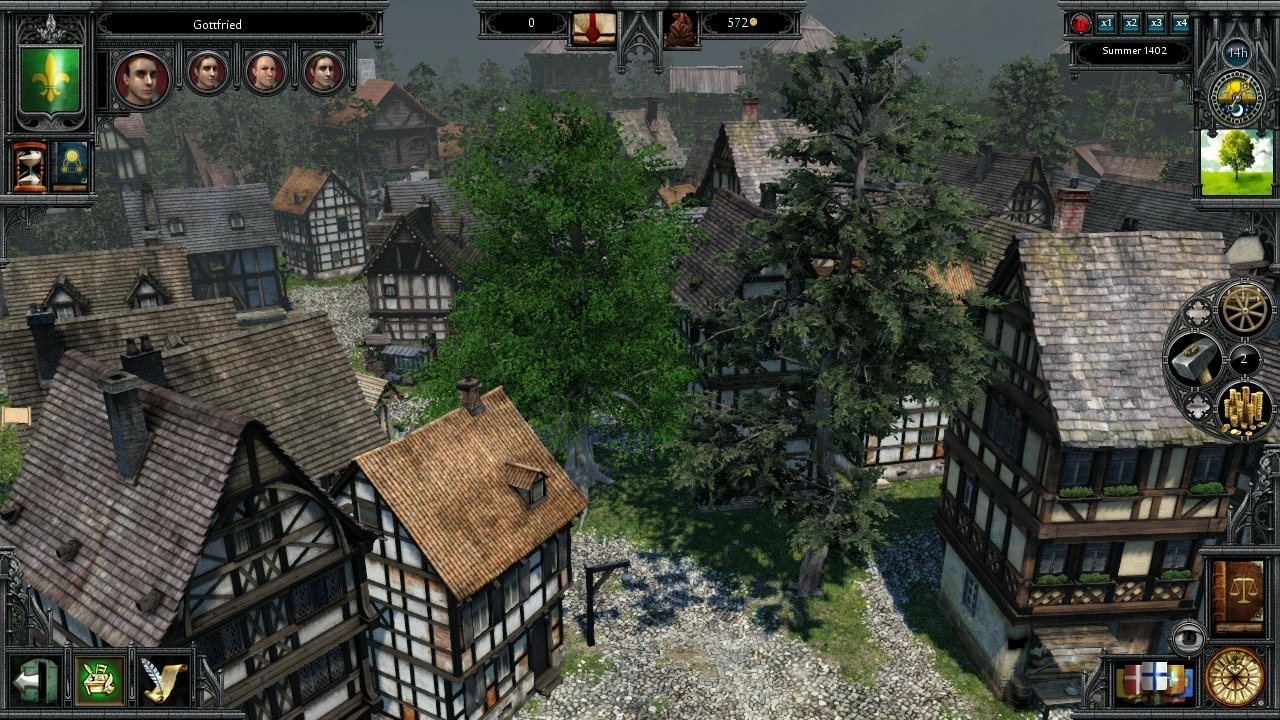Open the blue family tree book
1280x720 pixels.
click(x=70, y=166)
